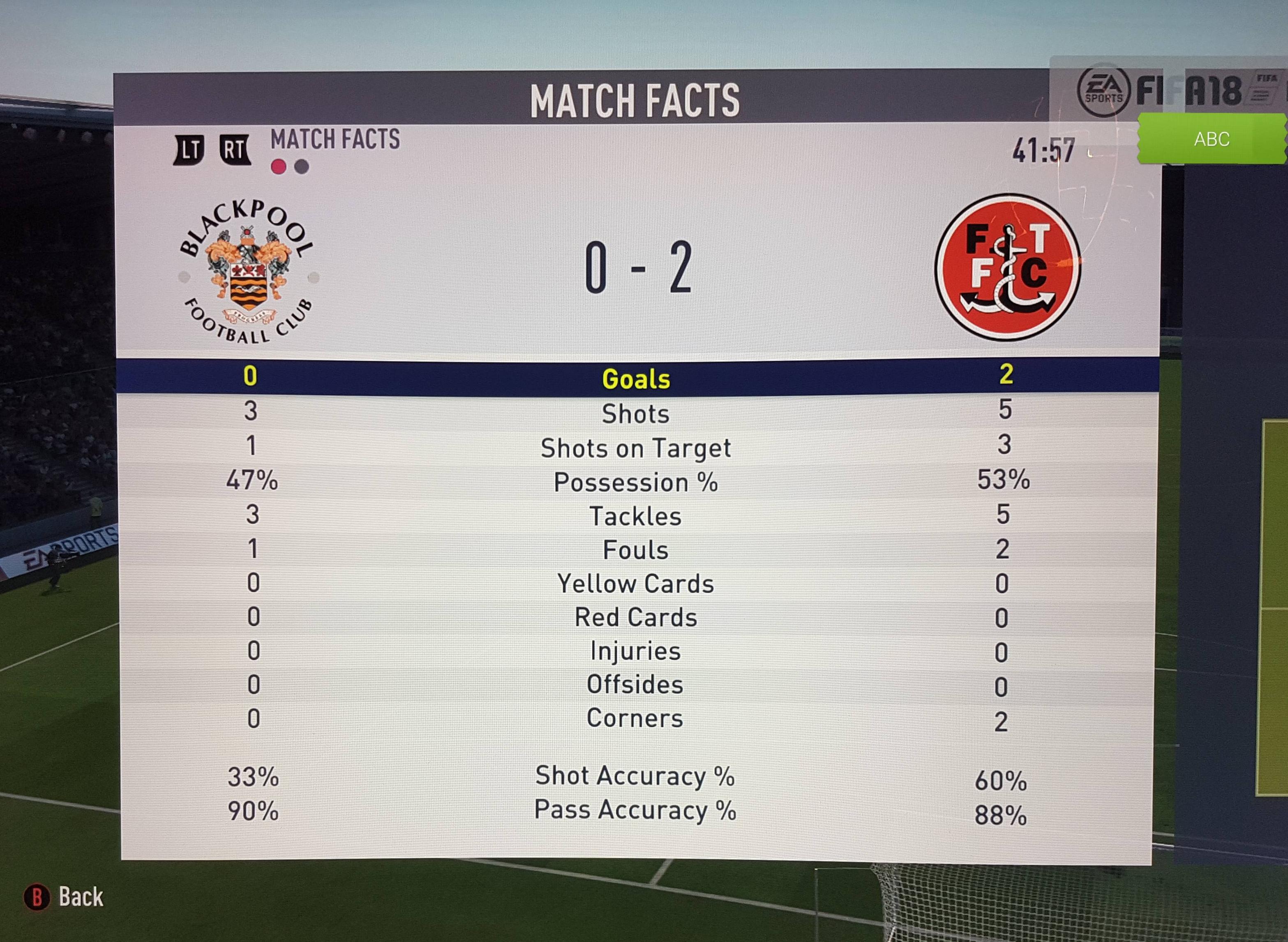Select the pink first page dot
Screen dimensions: 1288x942
pos(278,166)
